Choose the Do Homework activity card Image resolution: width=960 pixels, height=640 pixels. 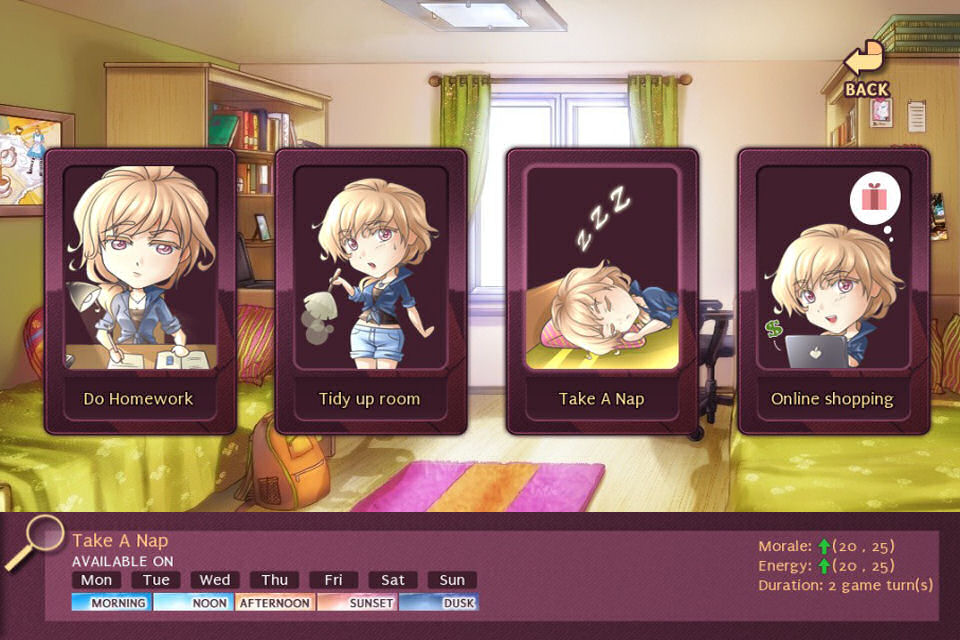[138, 290]
